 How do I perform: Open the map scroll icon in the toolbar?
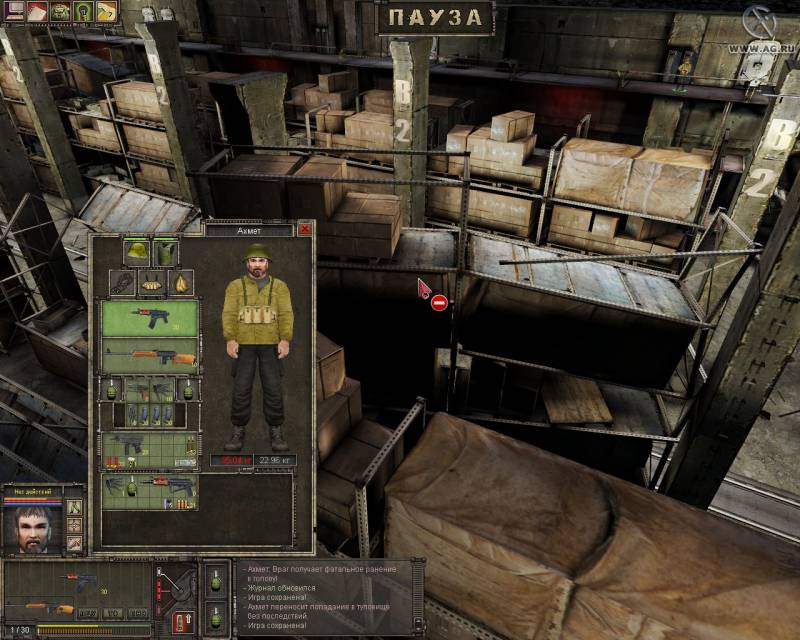click(106, 12)
